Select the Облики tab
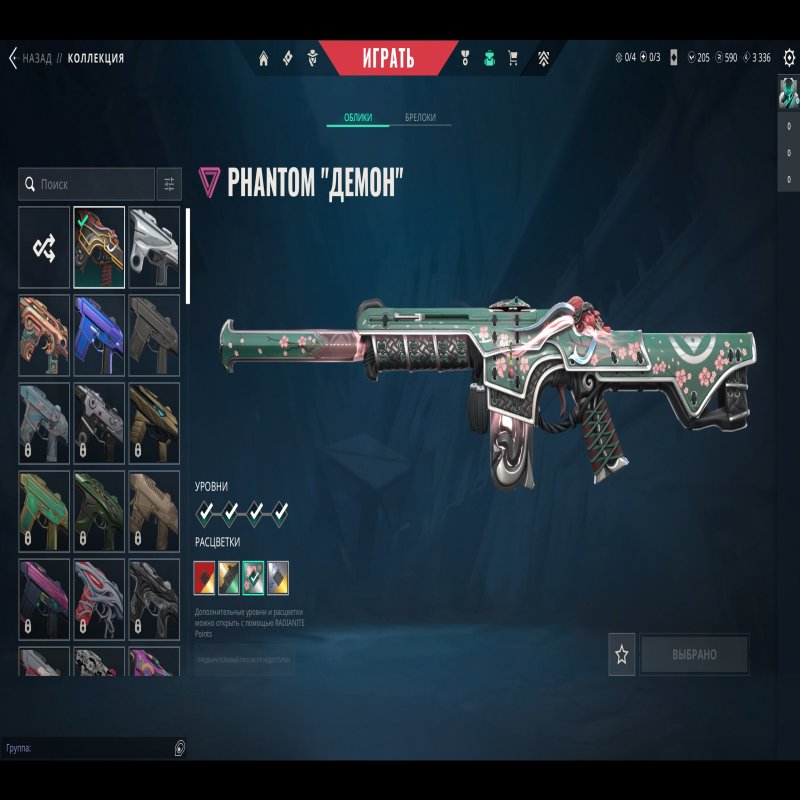 coord(358,118)
